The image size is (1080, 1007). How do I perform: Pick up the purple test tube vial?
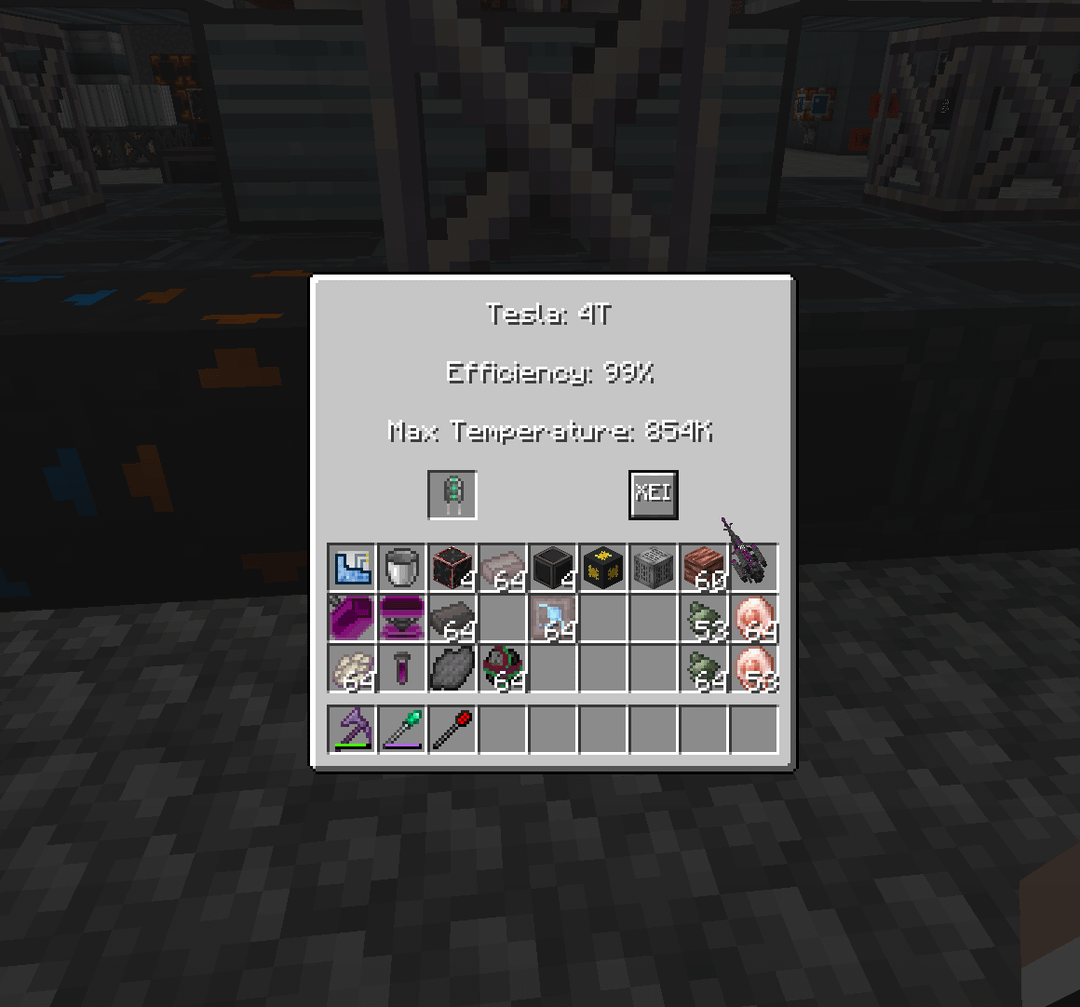point(402,668)
